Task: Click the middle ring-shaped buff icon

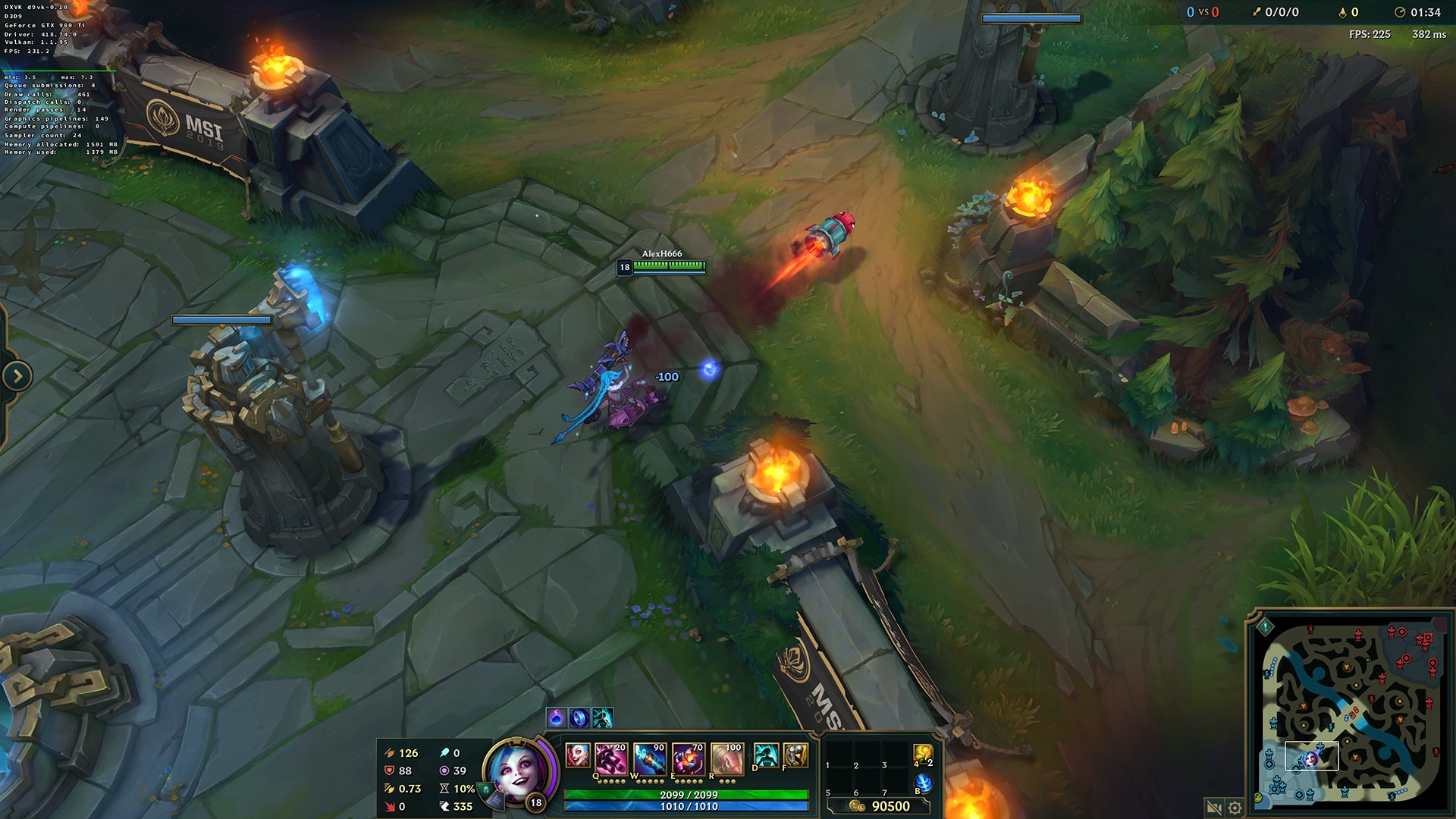Action: pyautogui.click(x=578, y=717)
